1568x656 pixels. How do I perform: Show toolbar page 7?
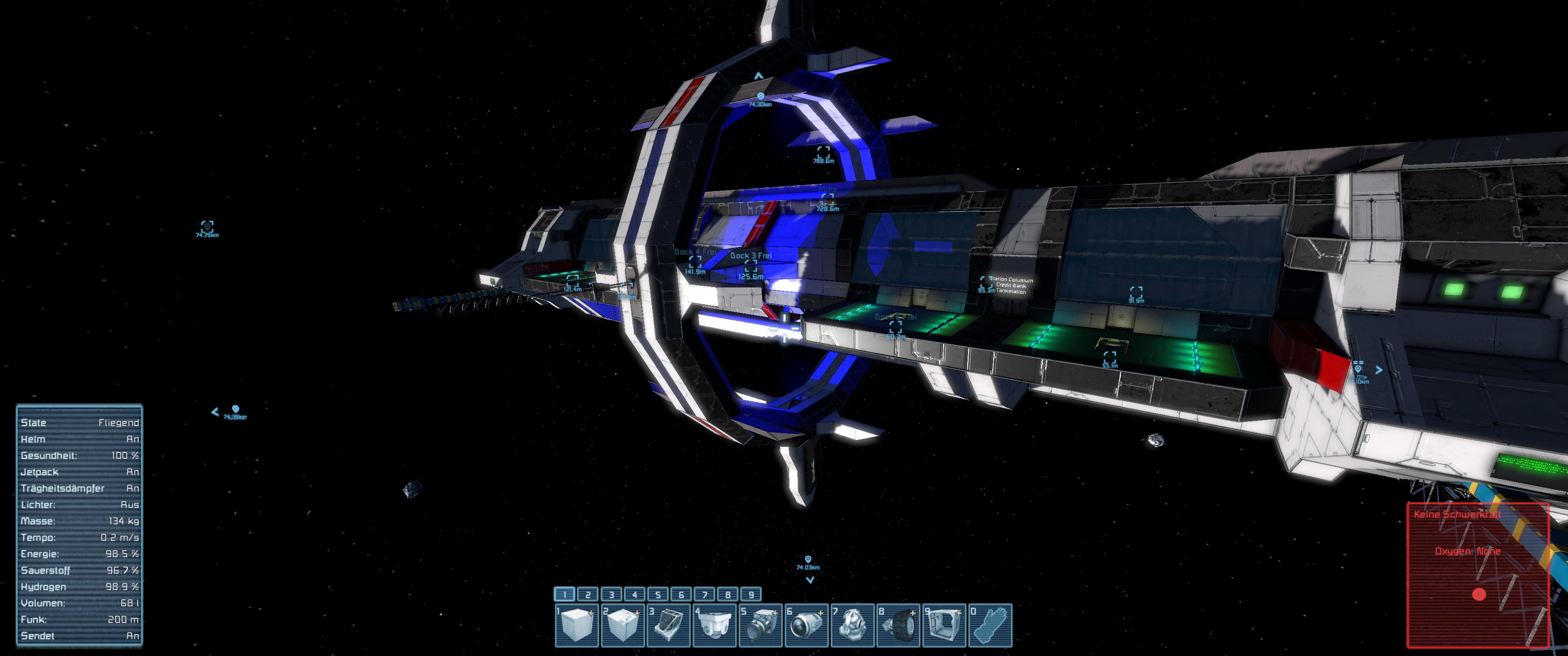point(704,594)
